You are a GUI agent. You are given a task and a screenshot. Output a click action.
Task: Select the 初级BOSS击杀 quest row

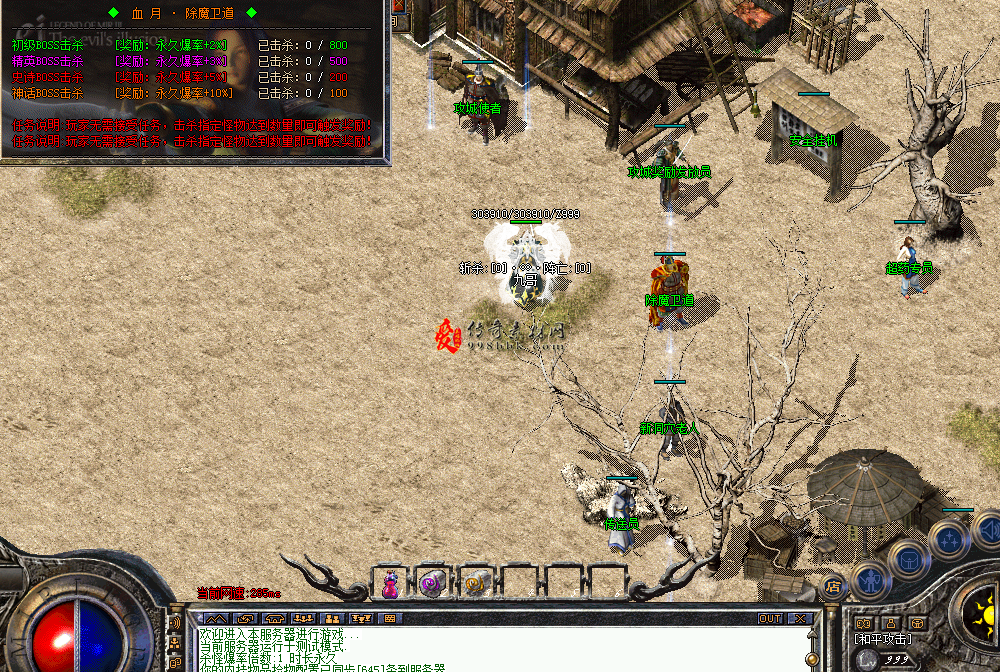pyautogui.click(x=47, y=45)
